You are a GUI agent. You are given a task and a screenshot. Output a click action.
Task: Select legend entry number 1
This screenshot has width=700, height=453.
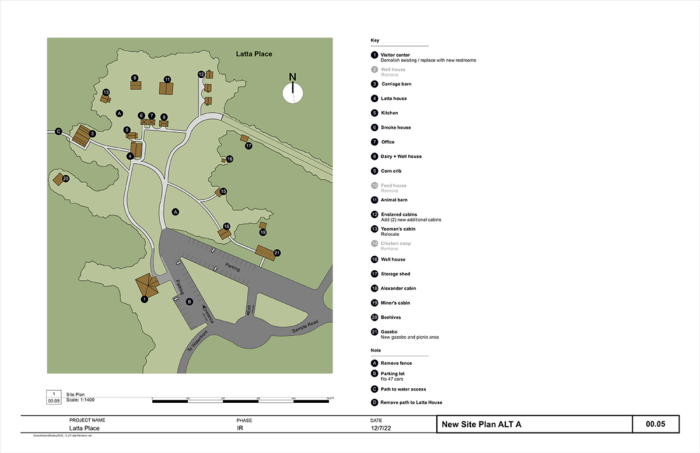click(374, 55)
